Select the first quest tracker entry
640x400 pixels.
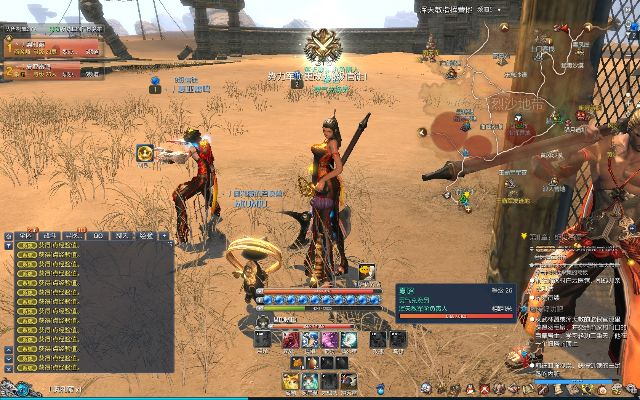coord(53,46)
